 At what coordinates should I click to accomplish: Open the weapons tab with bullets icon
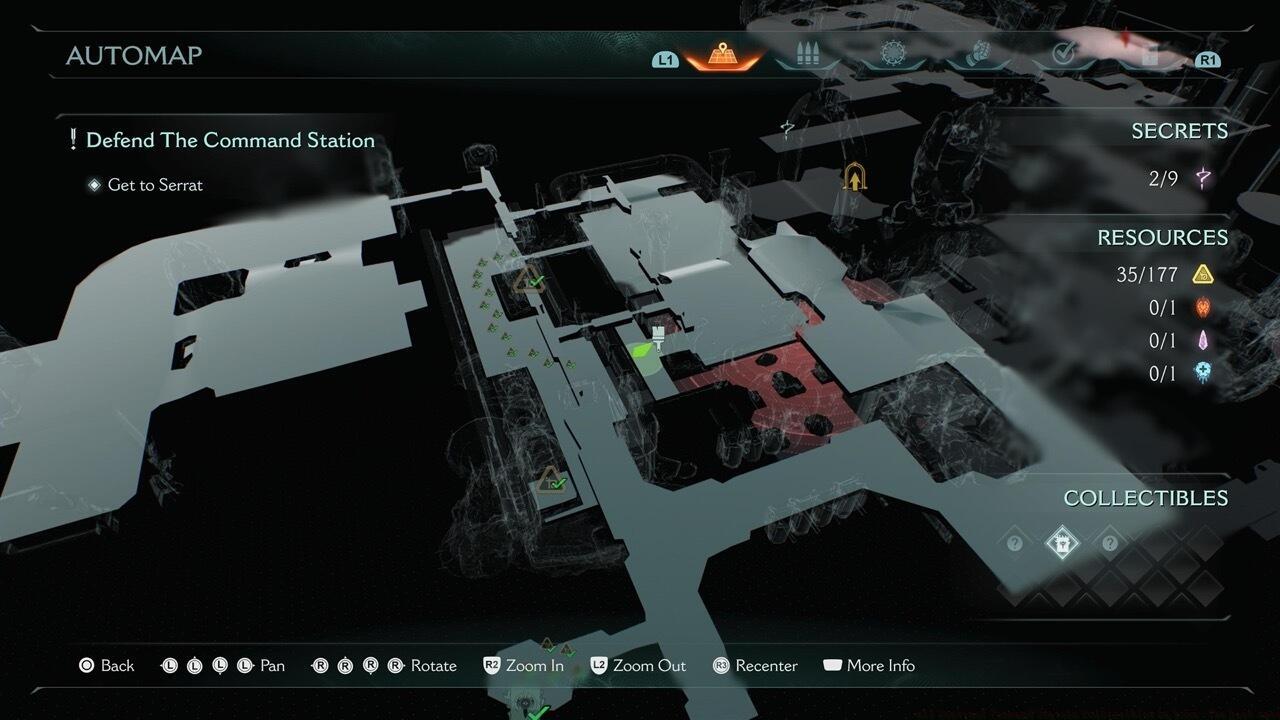(x=806, y=55)
